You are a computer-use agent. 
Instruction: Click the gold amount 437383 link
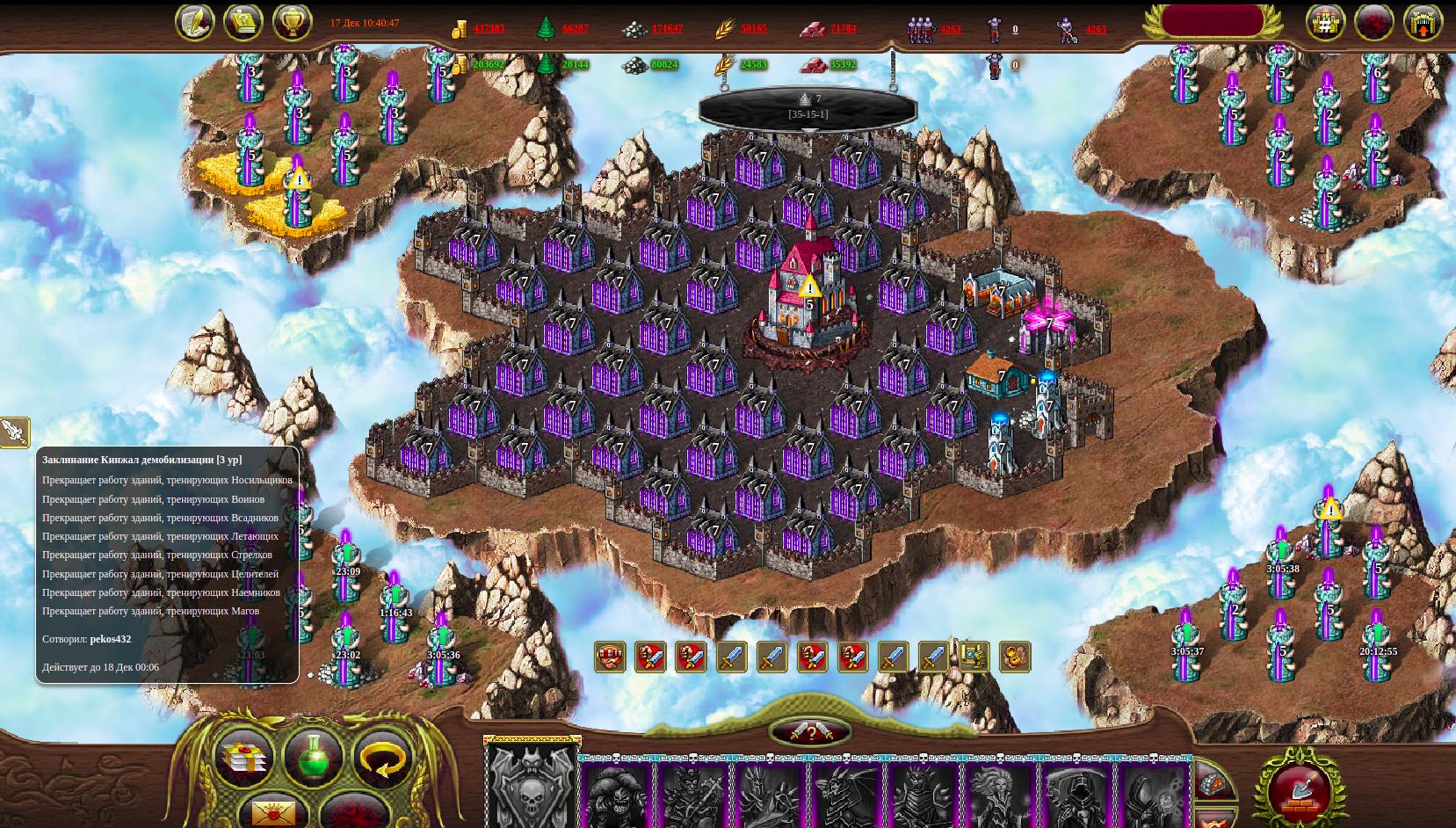point(489,28)
